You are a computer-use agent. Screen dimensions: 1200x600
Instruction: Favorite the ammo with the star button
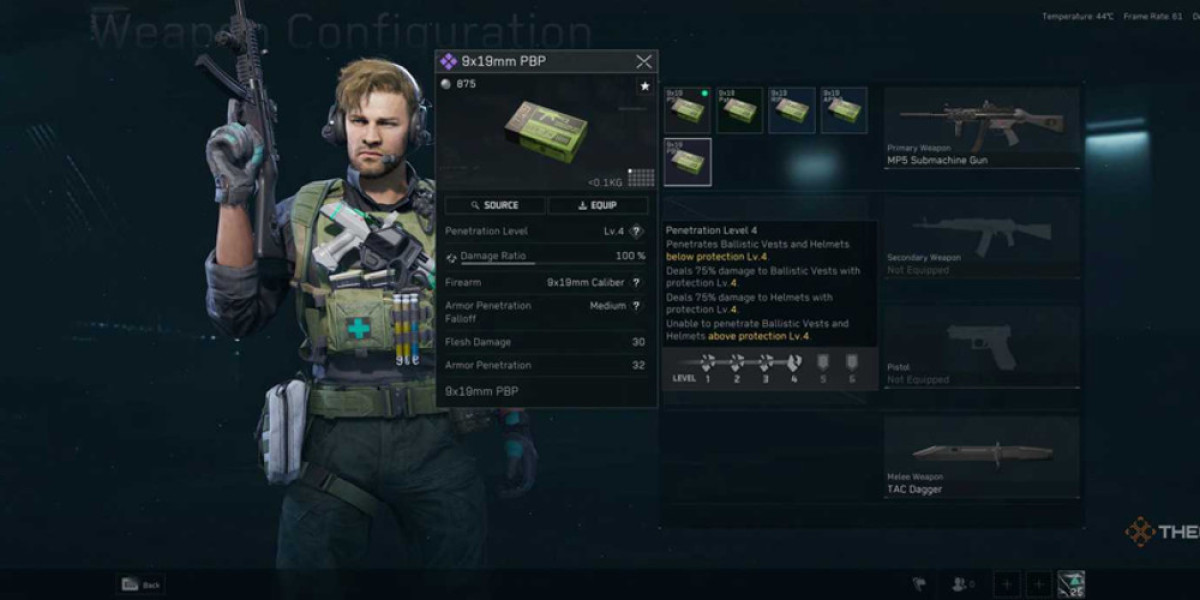(x=645, y=87)
